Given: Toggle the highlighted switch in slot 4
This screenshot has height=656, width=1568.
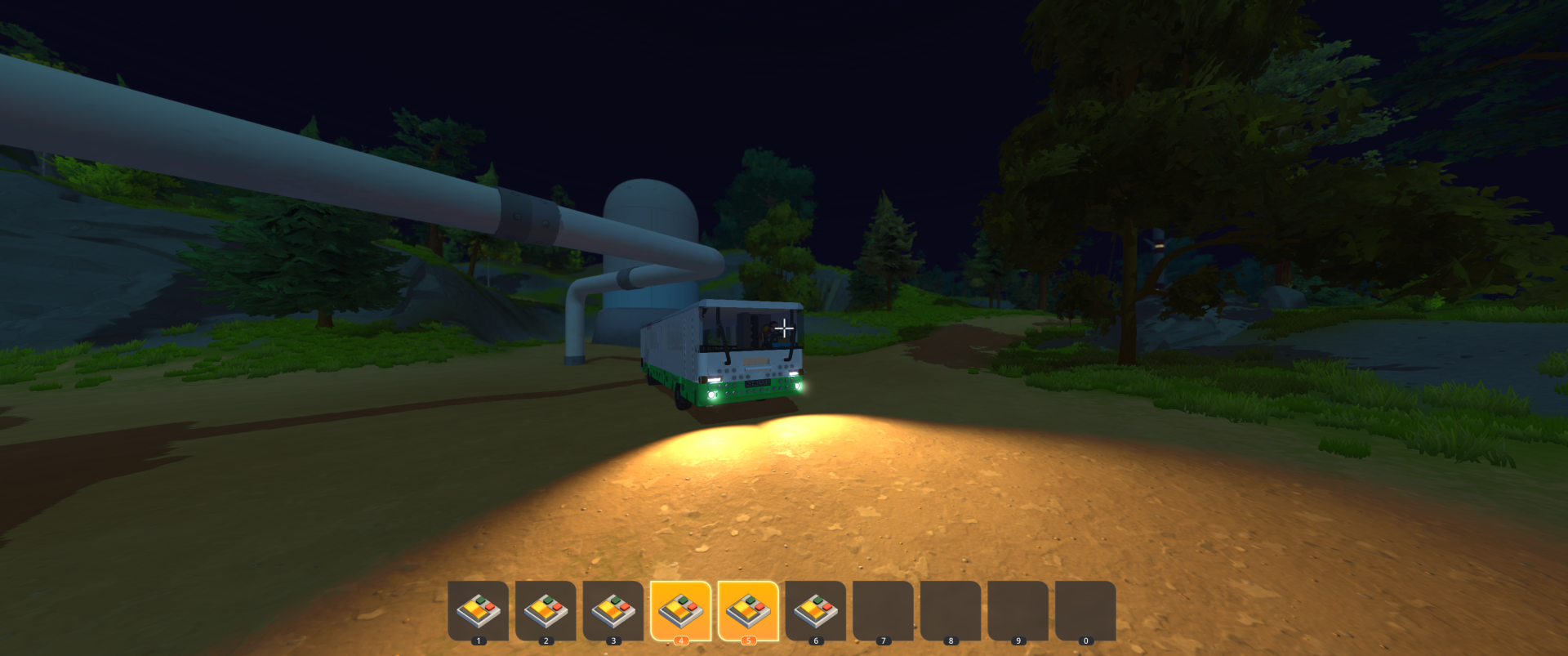Looking at the screenshot, I should [680, 610].
